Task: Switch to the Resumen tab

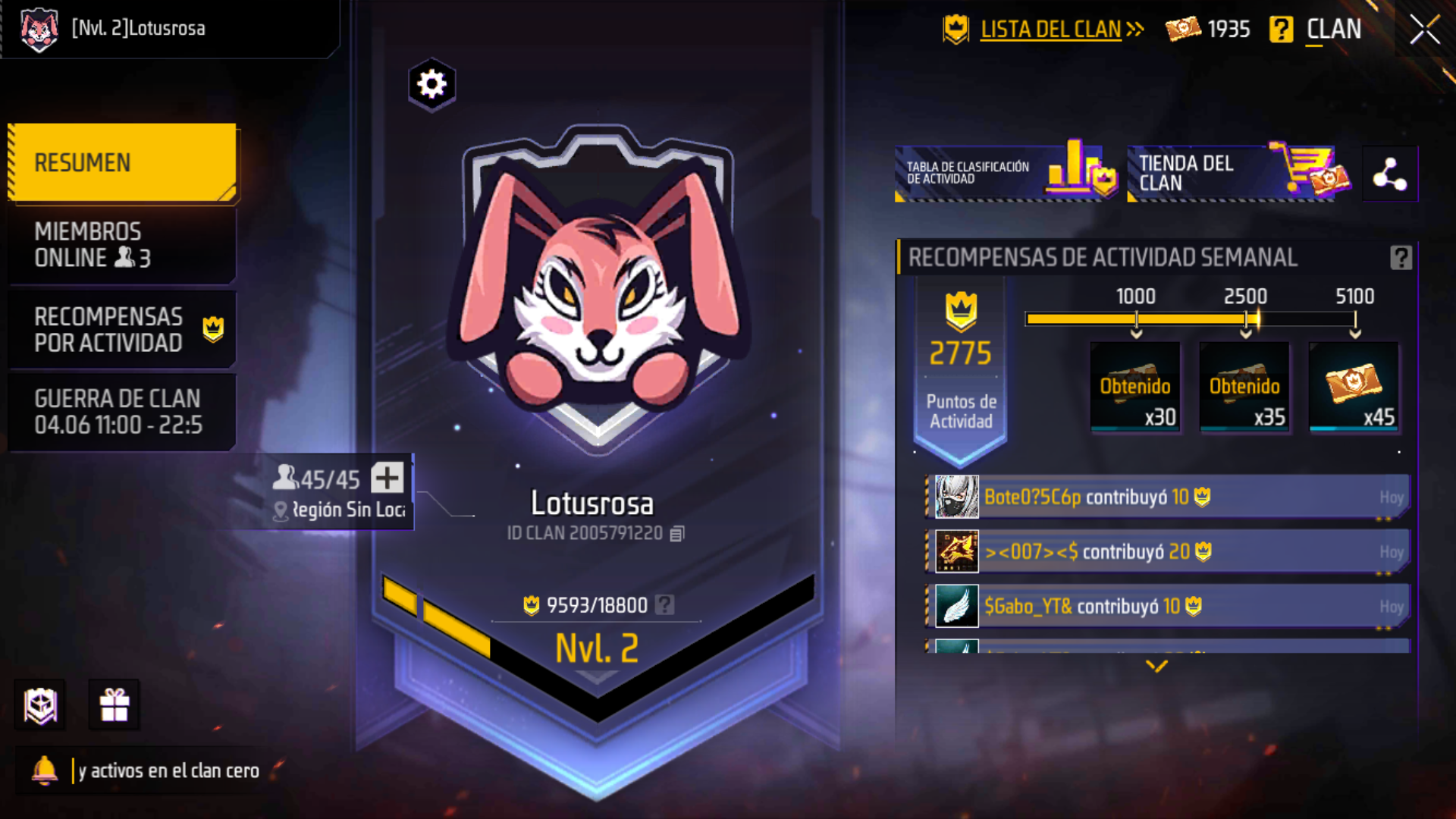Action: coord(121,162)
